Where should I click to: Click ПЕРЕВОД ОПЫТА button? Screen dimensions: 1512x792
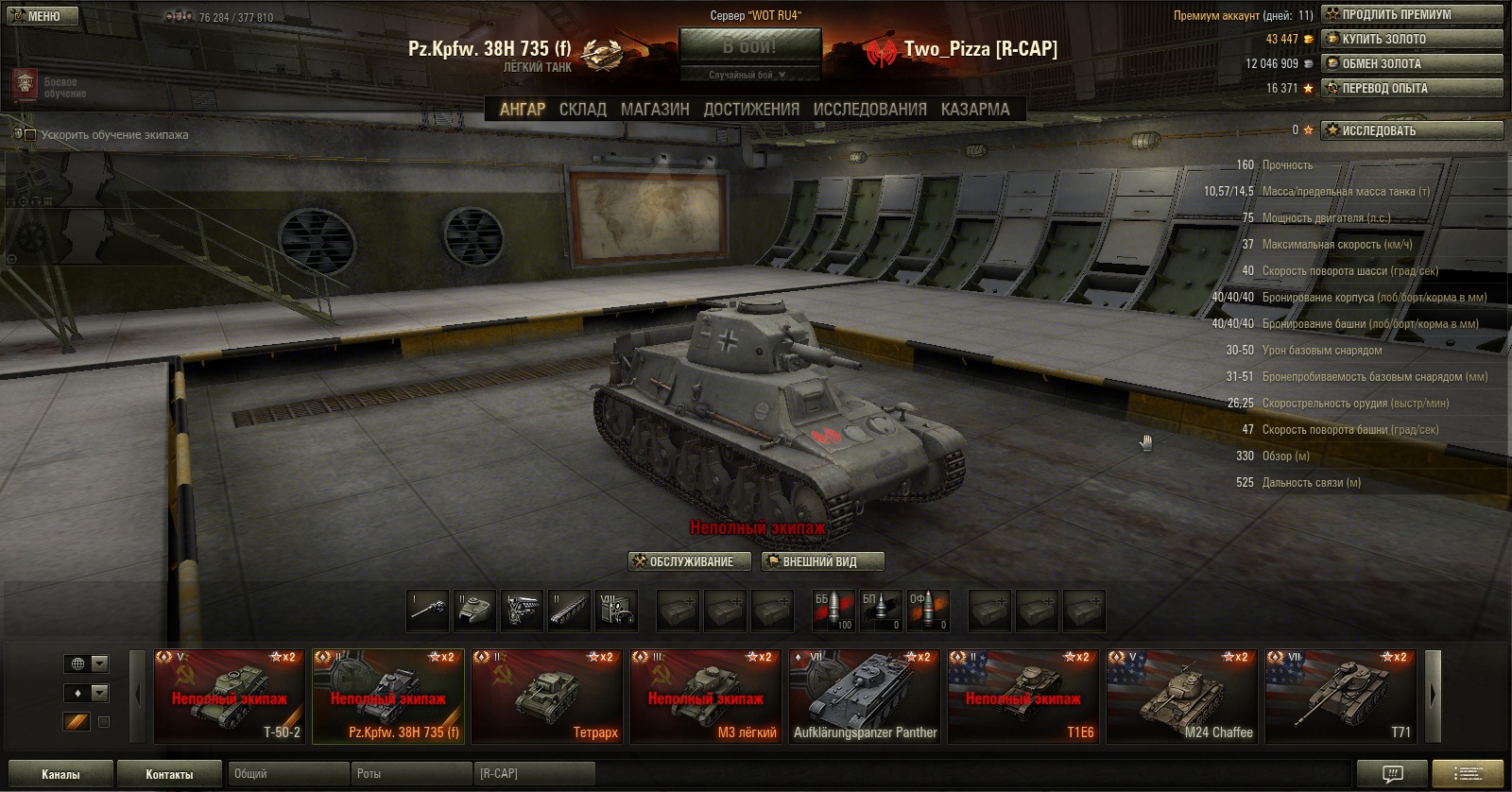[1412, 88]
